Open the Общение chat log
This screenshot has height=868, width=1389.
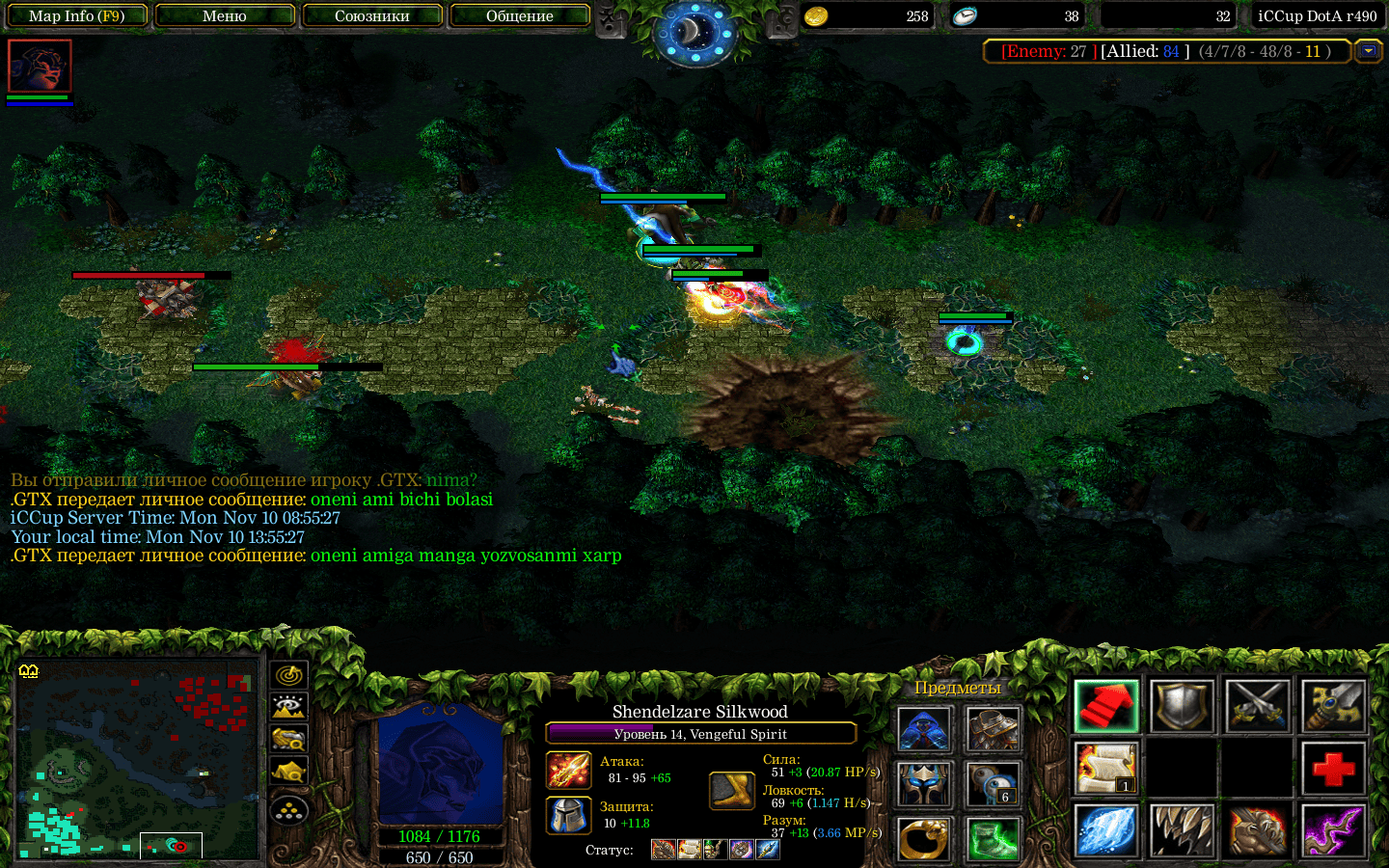point(520,15)
